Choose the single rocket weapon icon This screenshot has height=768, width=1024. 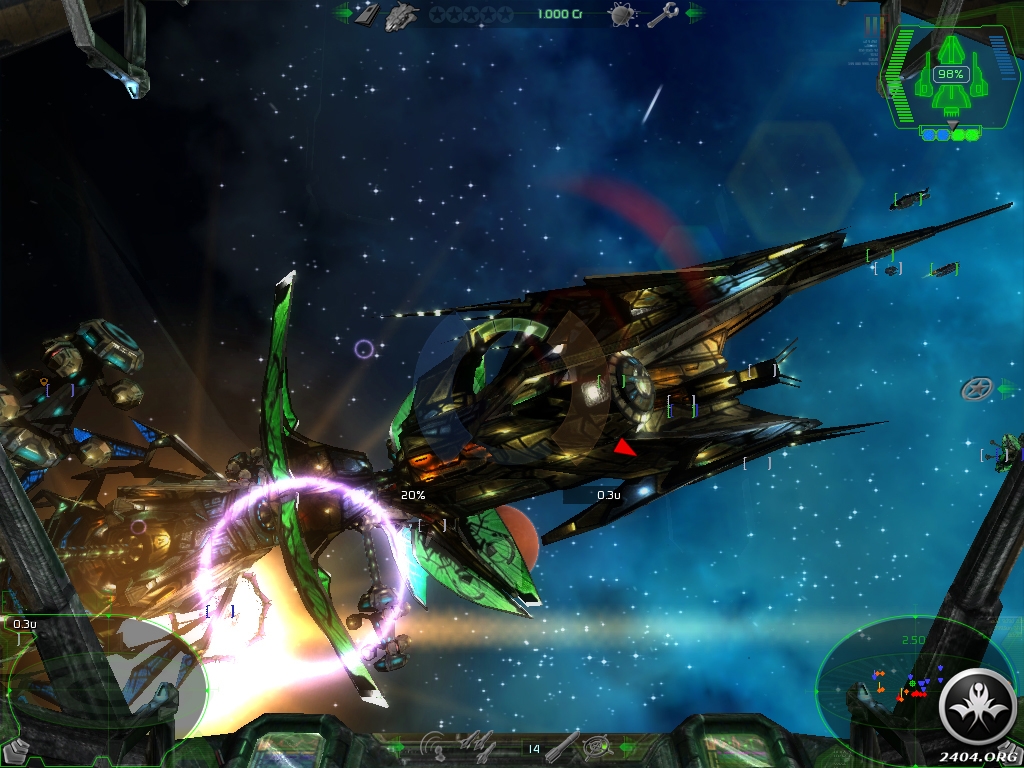coord(564,745)
